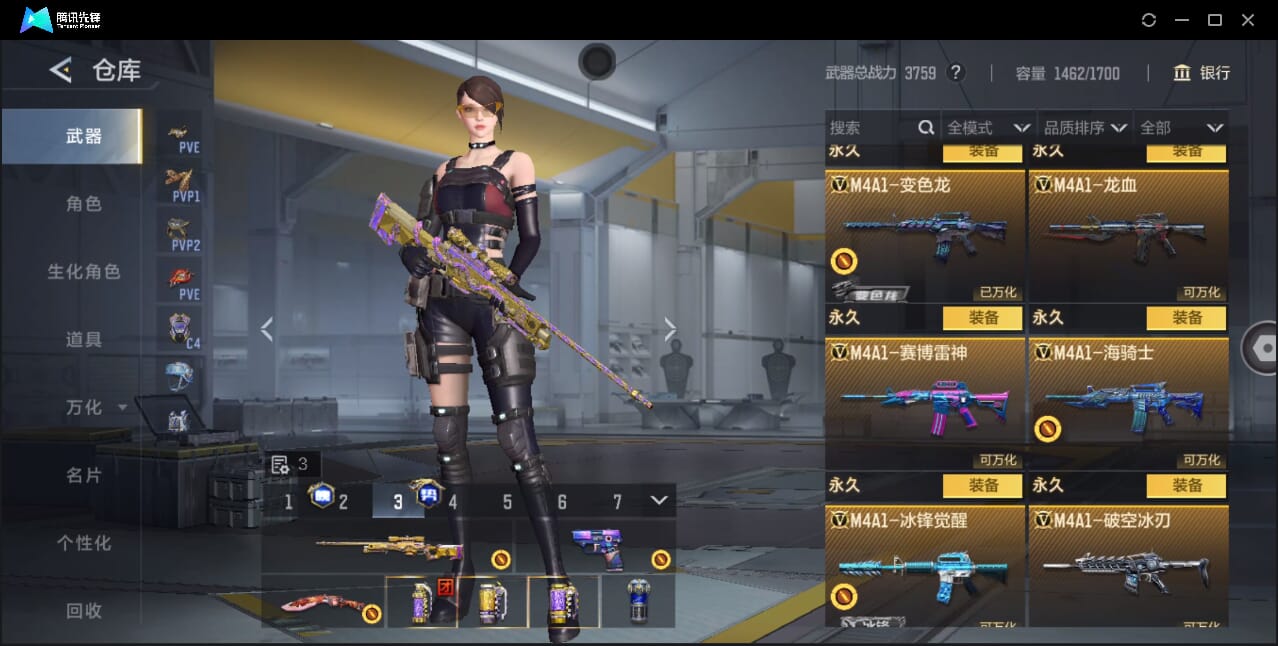Viewport: 1278px width, 646px height.
Task: Choose the M4A1-龙血 weapon card
Action: pyautogui.click(x=1128, y=236)
